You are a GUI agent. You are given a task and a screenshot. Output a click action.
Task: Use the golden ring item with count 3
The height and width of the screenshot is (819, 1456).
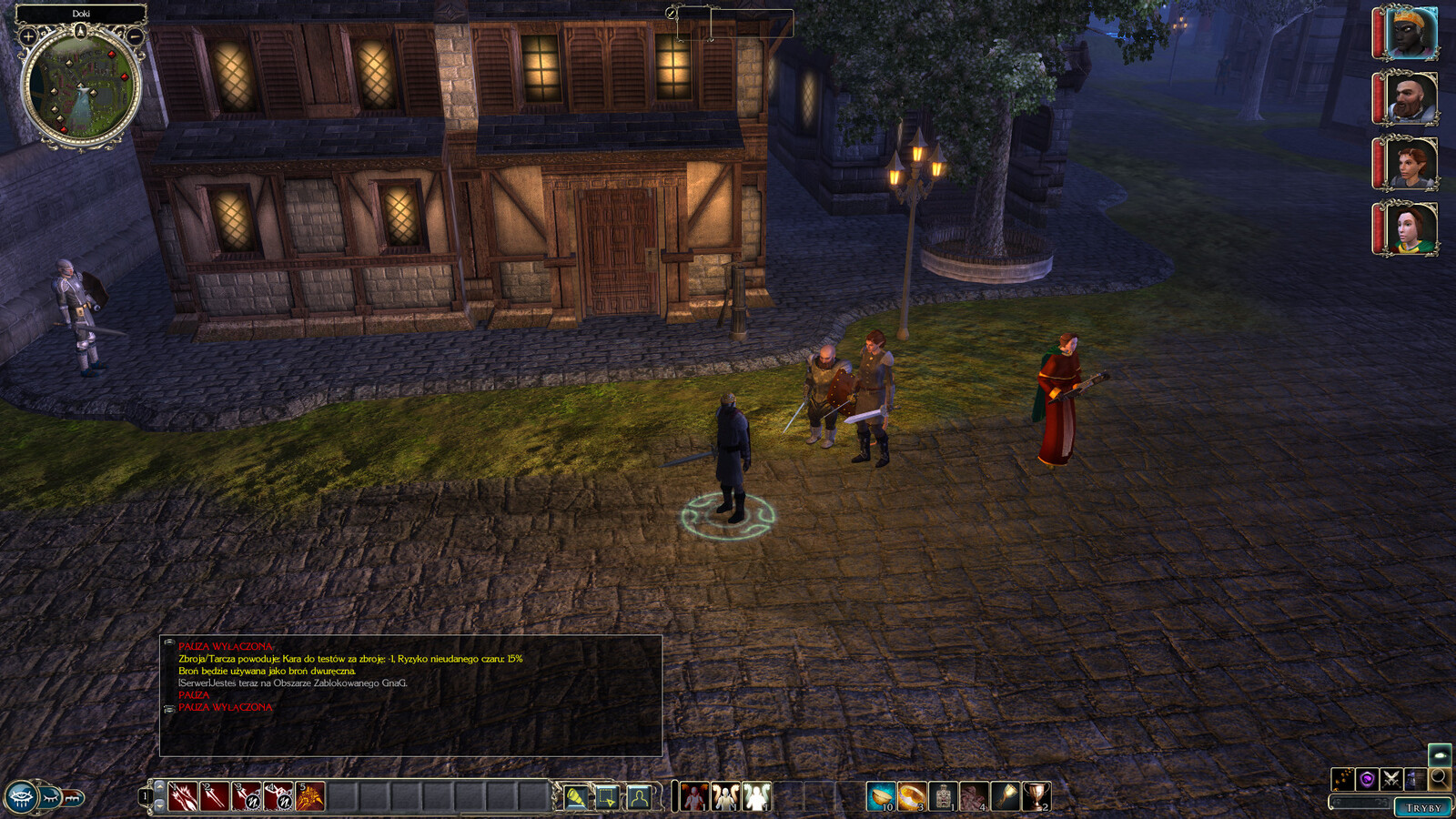coord(911,797)
